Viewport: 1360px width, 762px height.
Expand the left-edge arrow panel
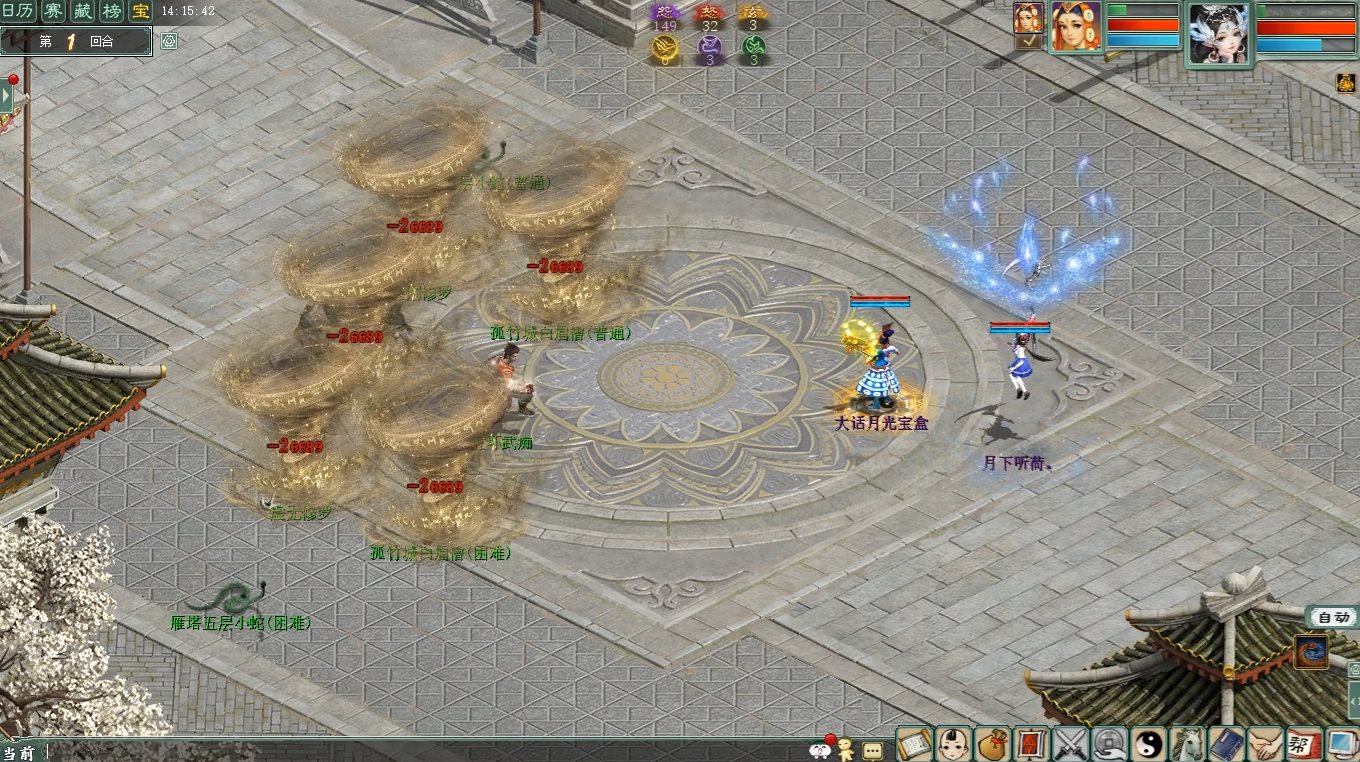click(6, 96)
